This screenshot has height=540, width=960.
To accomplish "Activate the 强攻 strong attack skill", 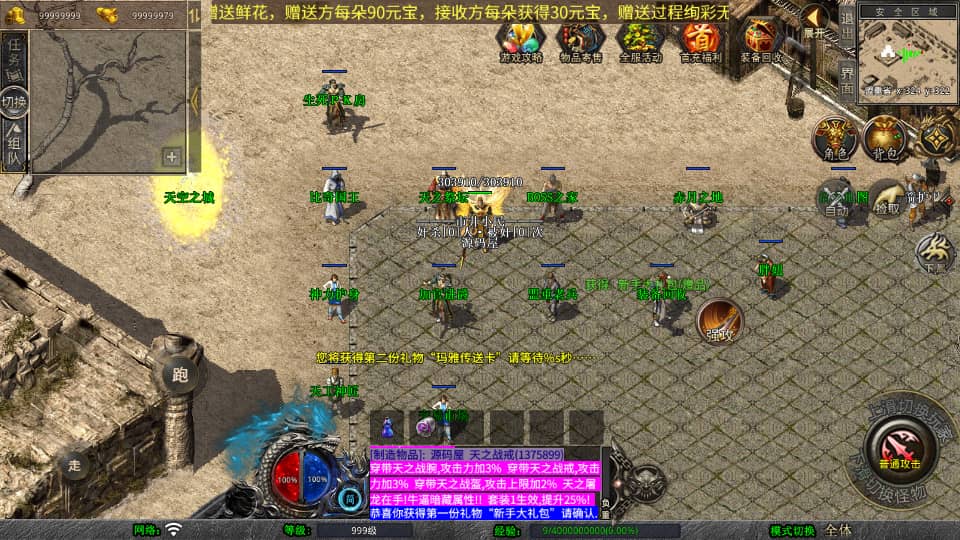I will coord(719,320).
